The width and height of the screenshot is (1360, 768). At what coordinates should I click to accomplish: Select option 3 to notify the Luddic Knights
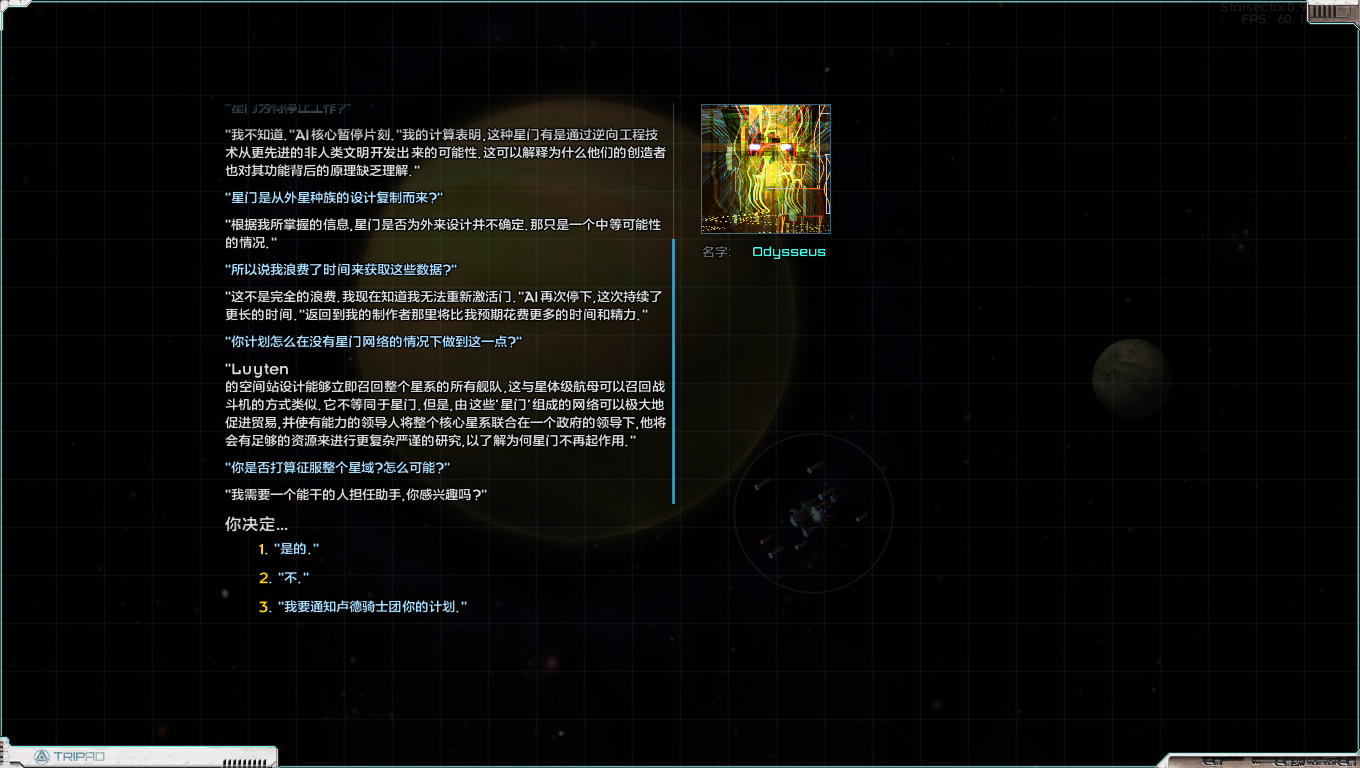pos(370,605)
